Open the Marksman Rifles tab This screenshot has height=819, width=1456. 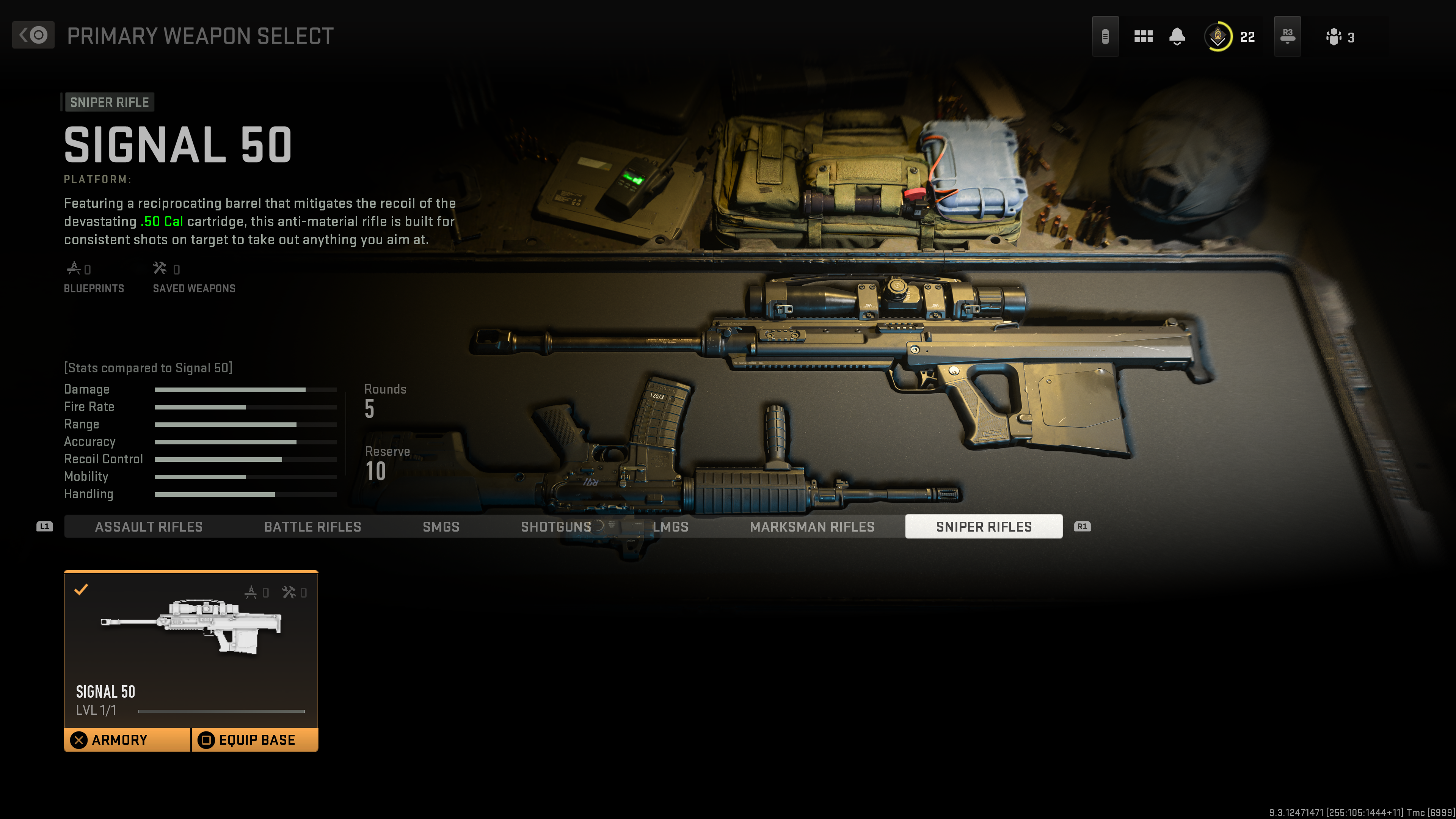[813, 526]
